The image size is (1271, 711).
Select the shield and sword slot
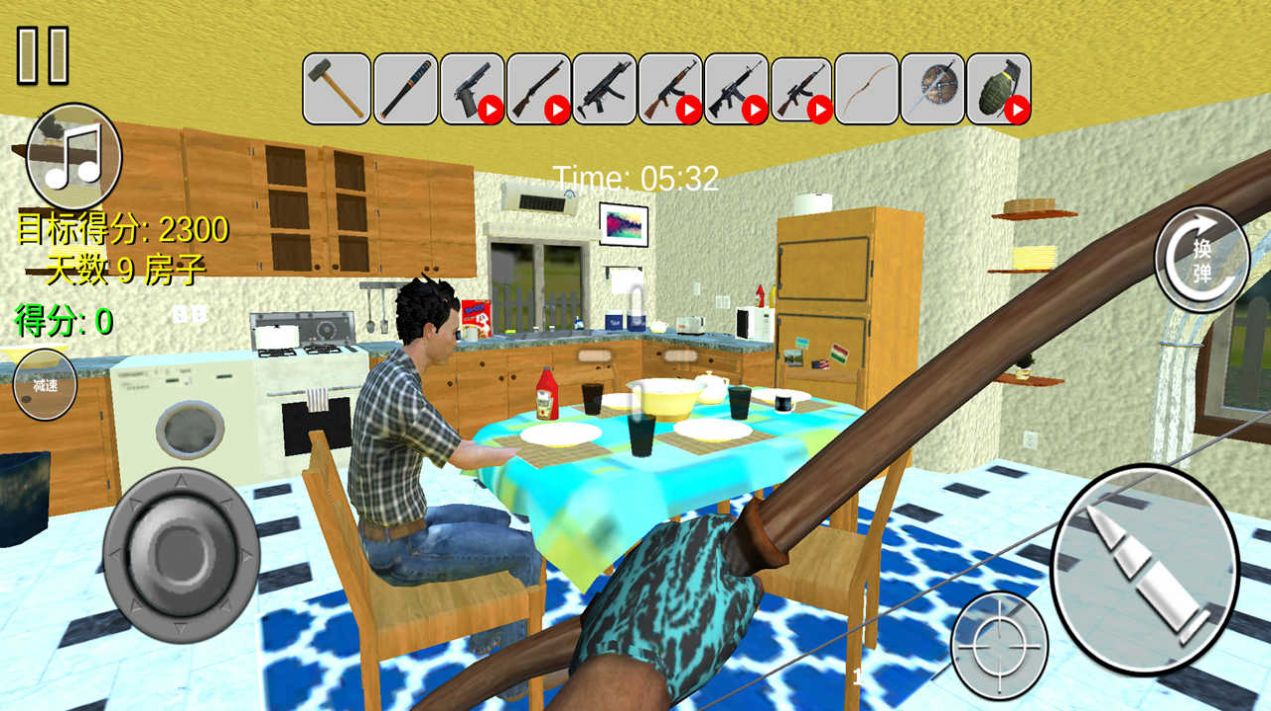(x=932, y=89)
